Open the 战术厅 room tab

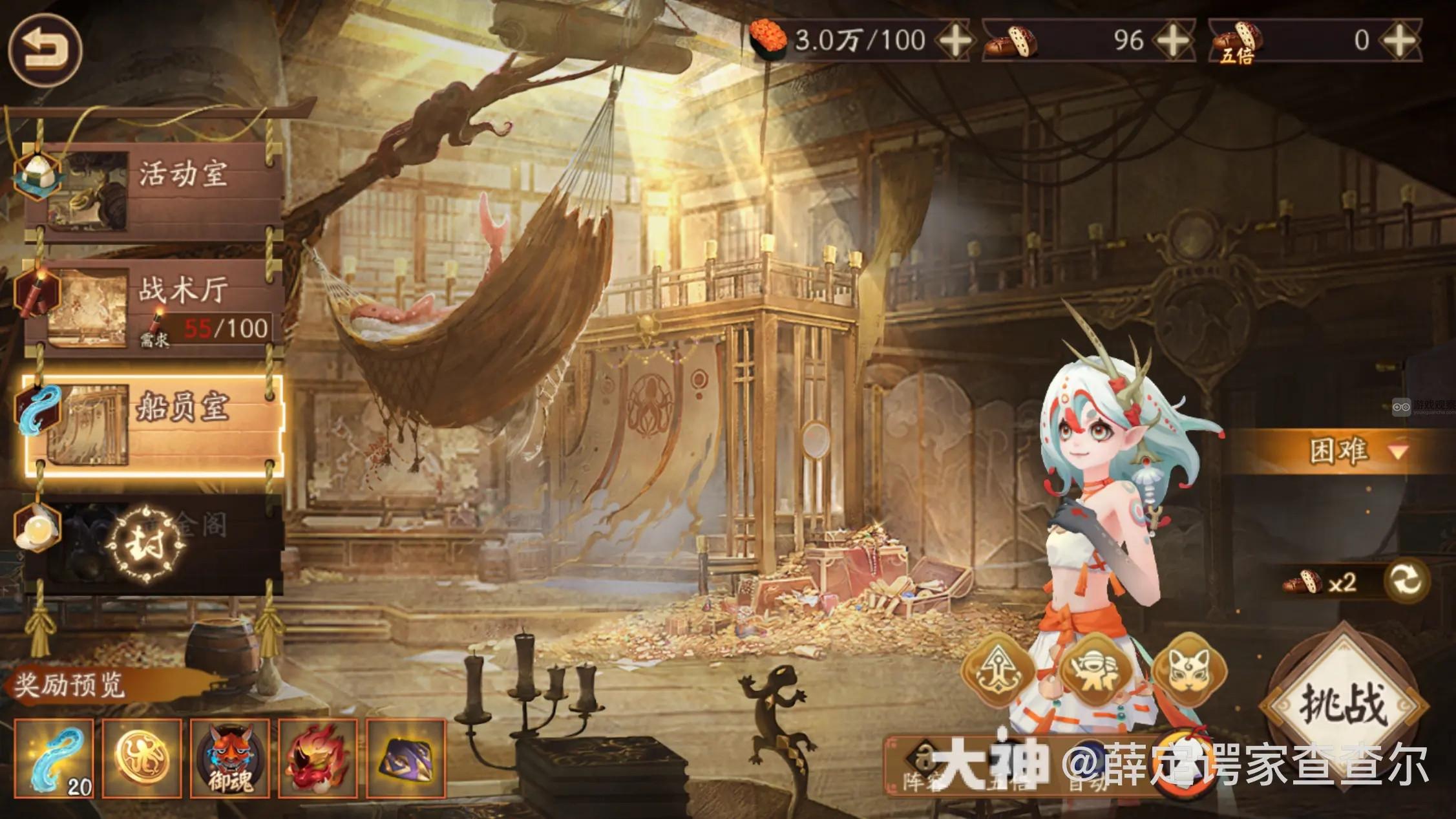point(155,308)
